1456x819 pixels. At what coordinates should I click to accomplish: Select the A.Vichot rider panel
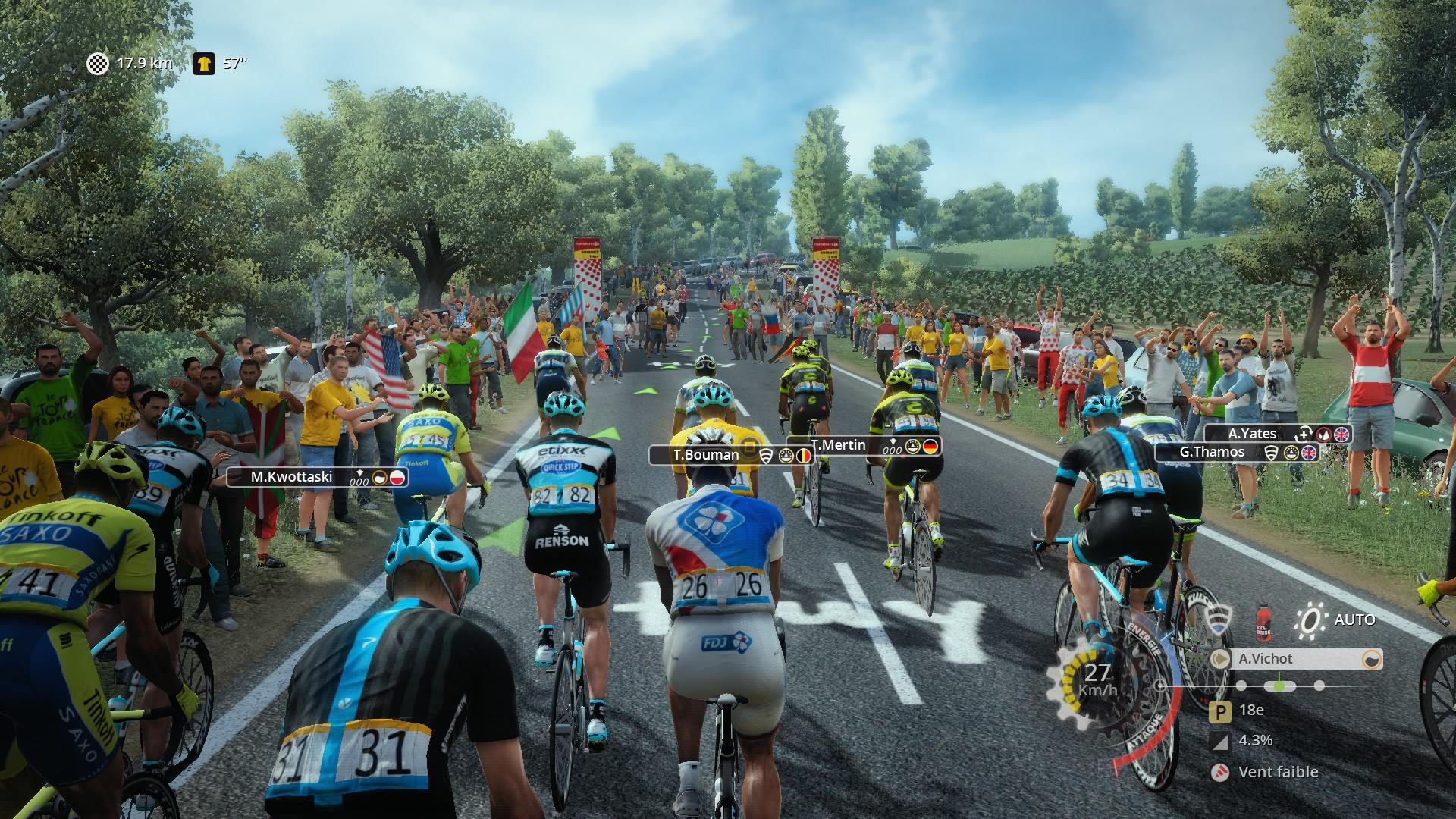click(1297, 659)
